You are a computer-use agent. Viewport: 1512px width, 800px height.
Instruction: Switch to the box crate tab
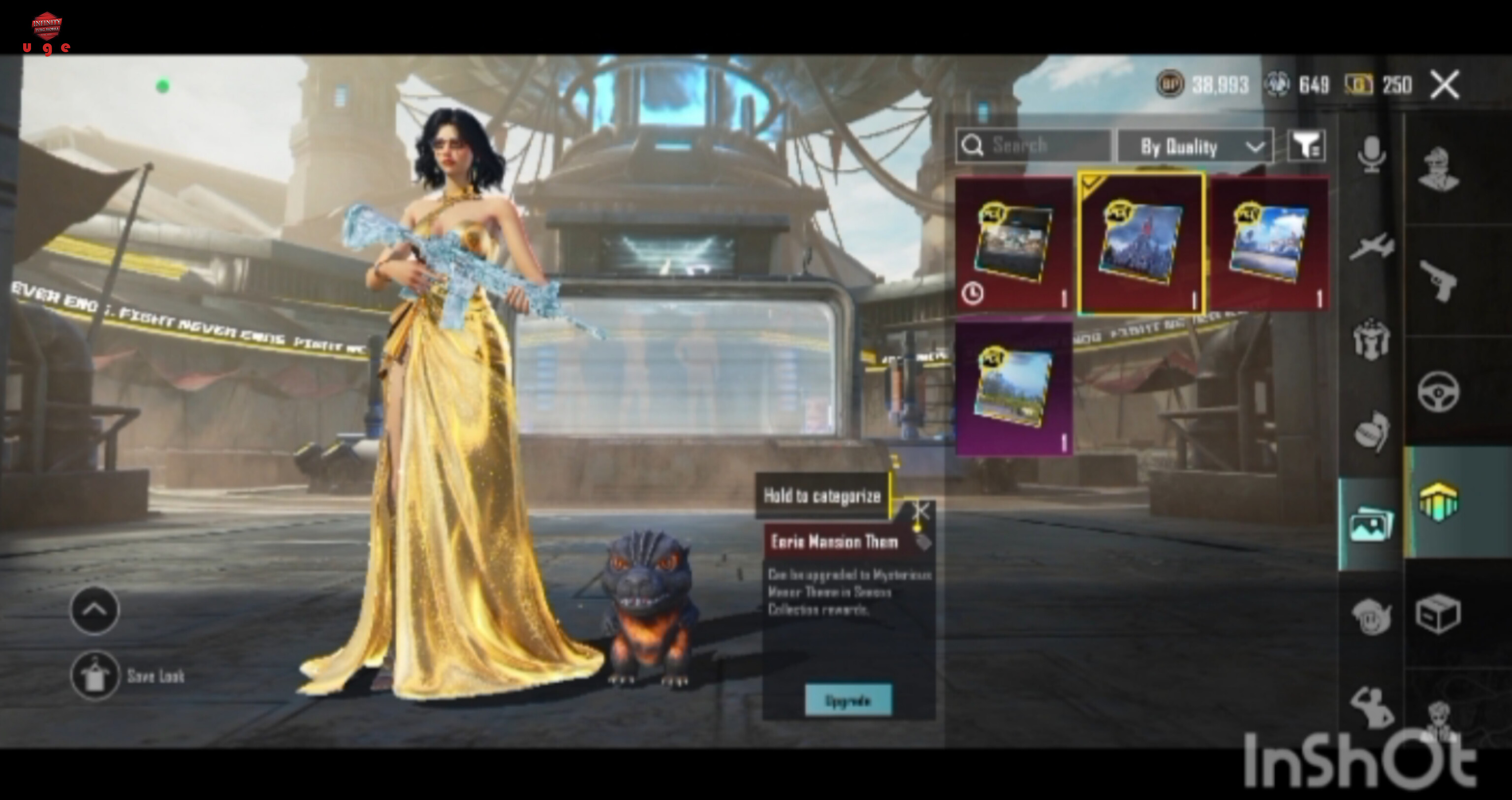point(1438,614)
